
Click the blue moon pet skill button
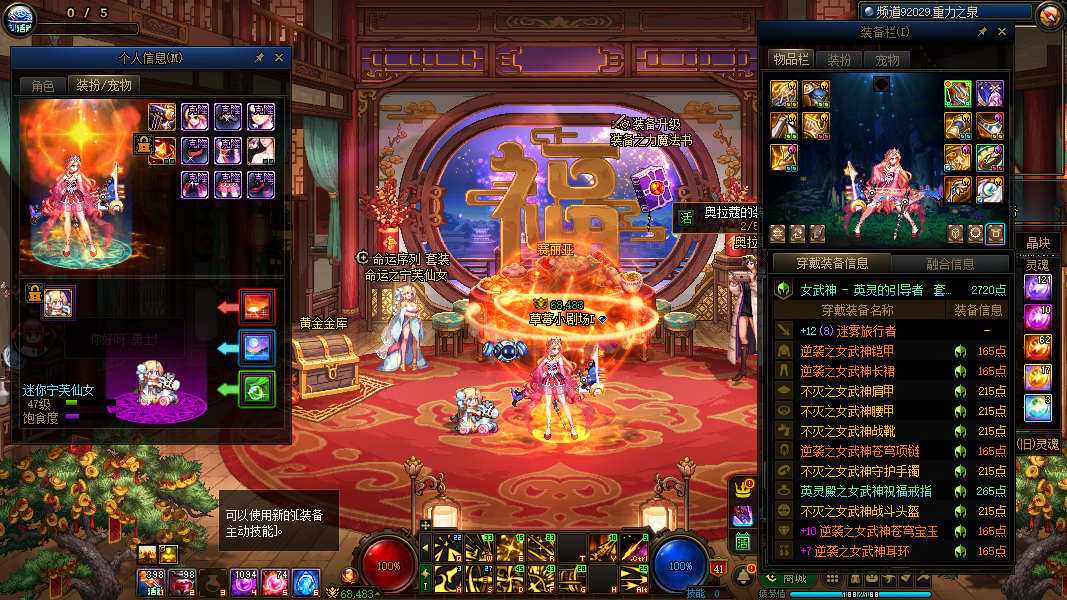258,347
